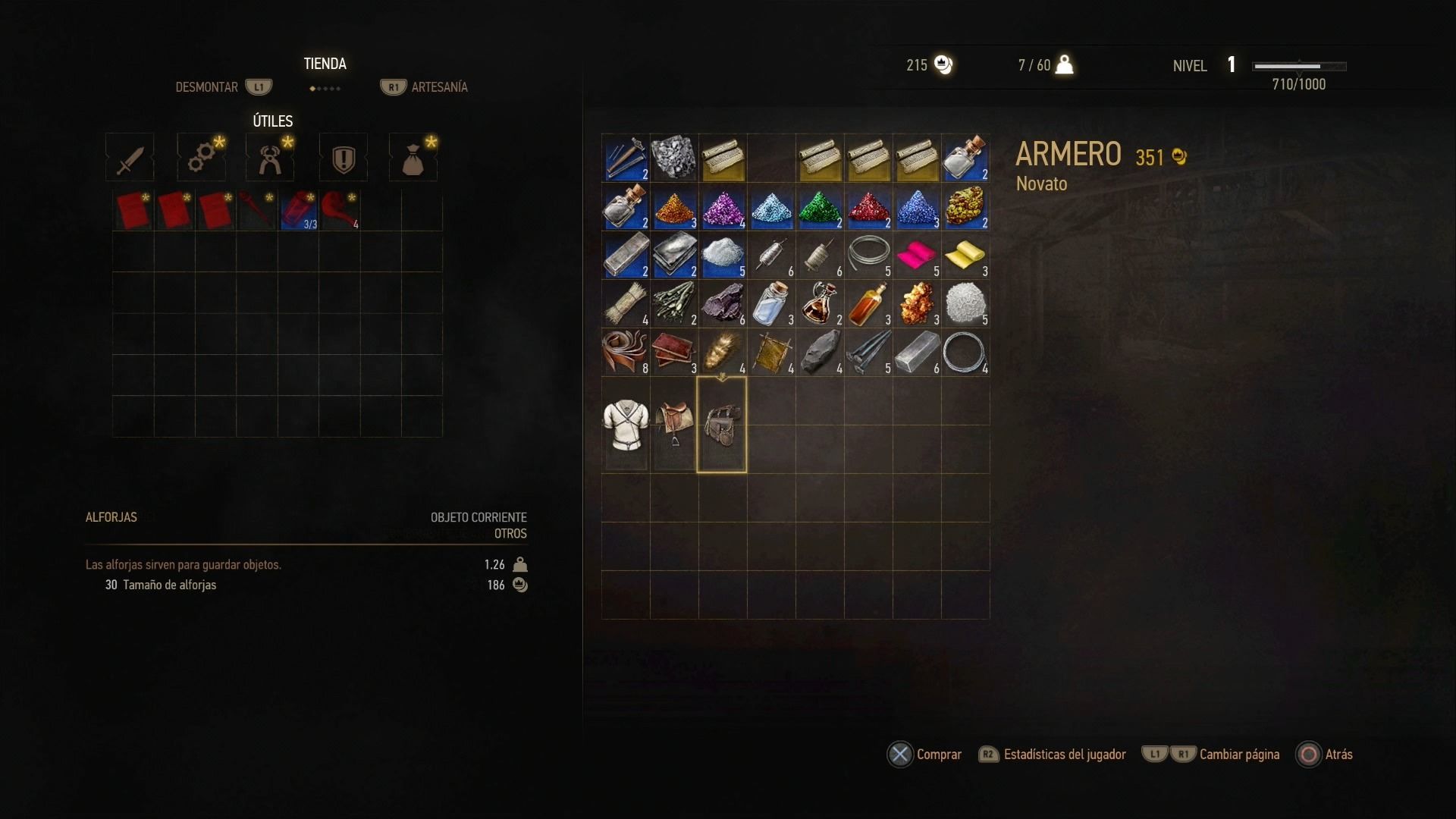This screenshot has height=819, width=1456.
Task: Switch to the gears crafting category tab
Action: click(201, 158)
